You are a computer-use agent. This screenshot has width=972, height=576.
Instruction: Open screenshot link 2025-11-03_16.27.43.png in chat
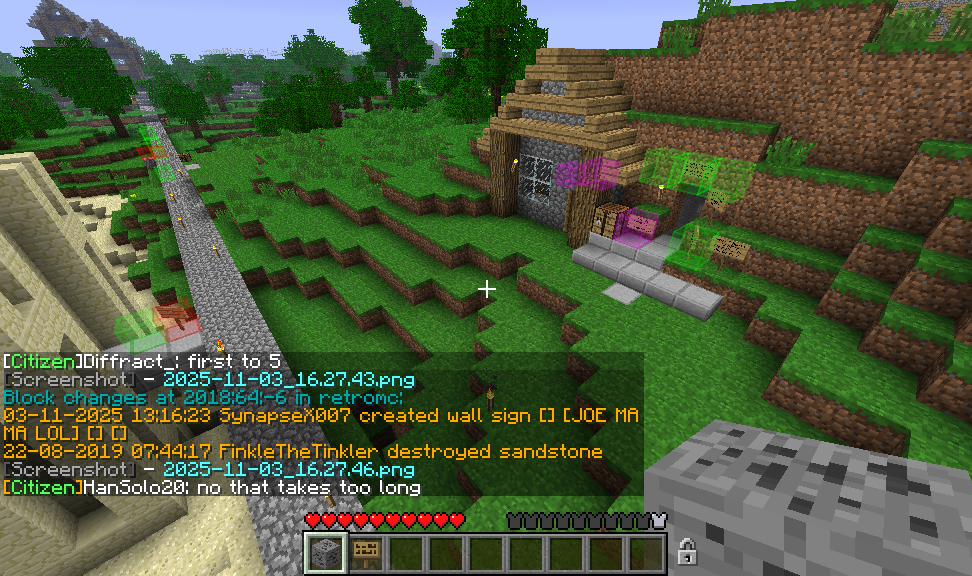coord(288,380)
